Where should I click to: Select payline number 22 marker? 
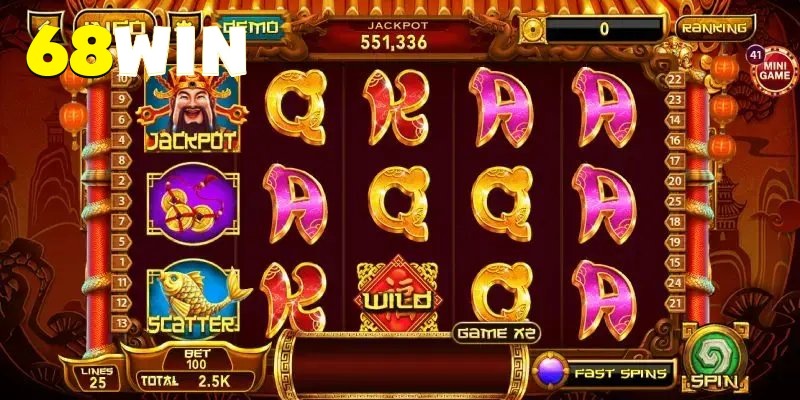[674, 78]
